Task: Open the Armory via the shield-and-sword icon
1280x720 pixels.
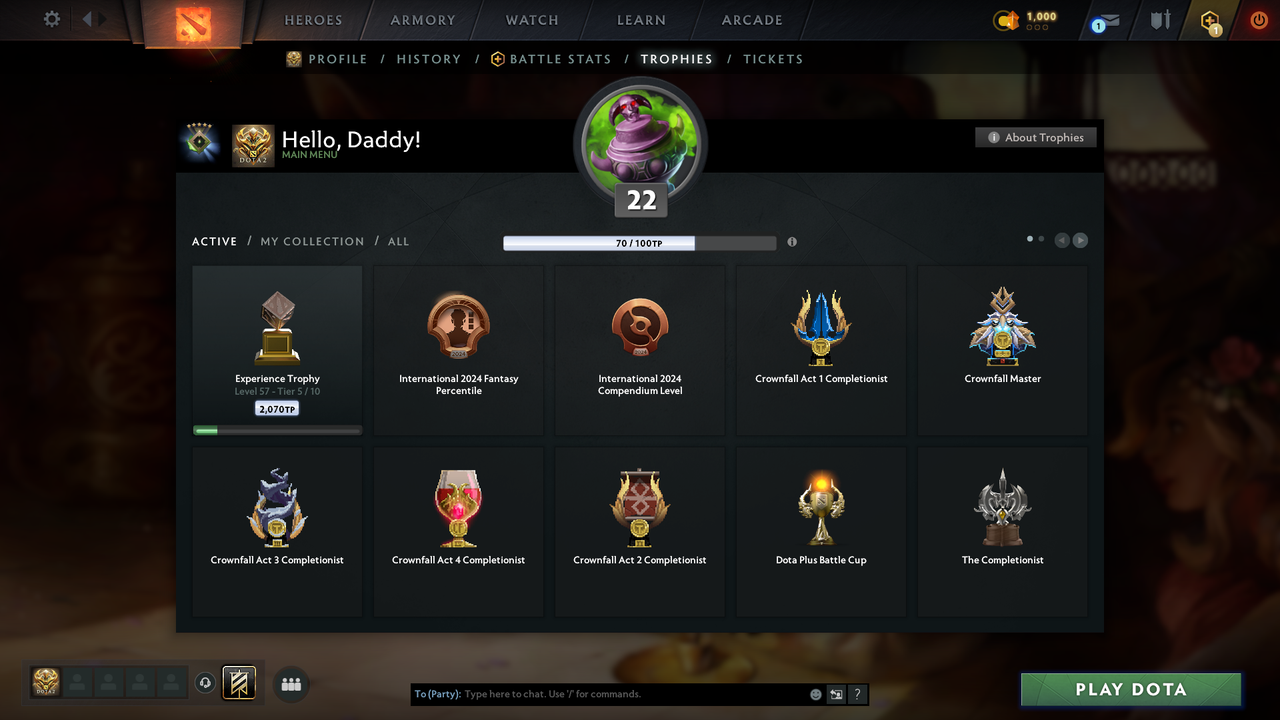Action: click(x=1159, y=20)
